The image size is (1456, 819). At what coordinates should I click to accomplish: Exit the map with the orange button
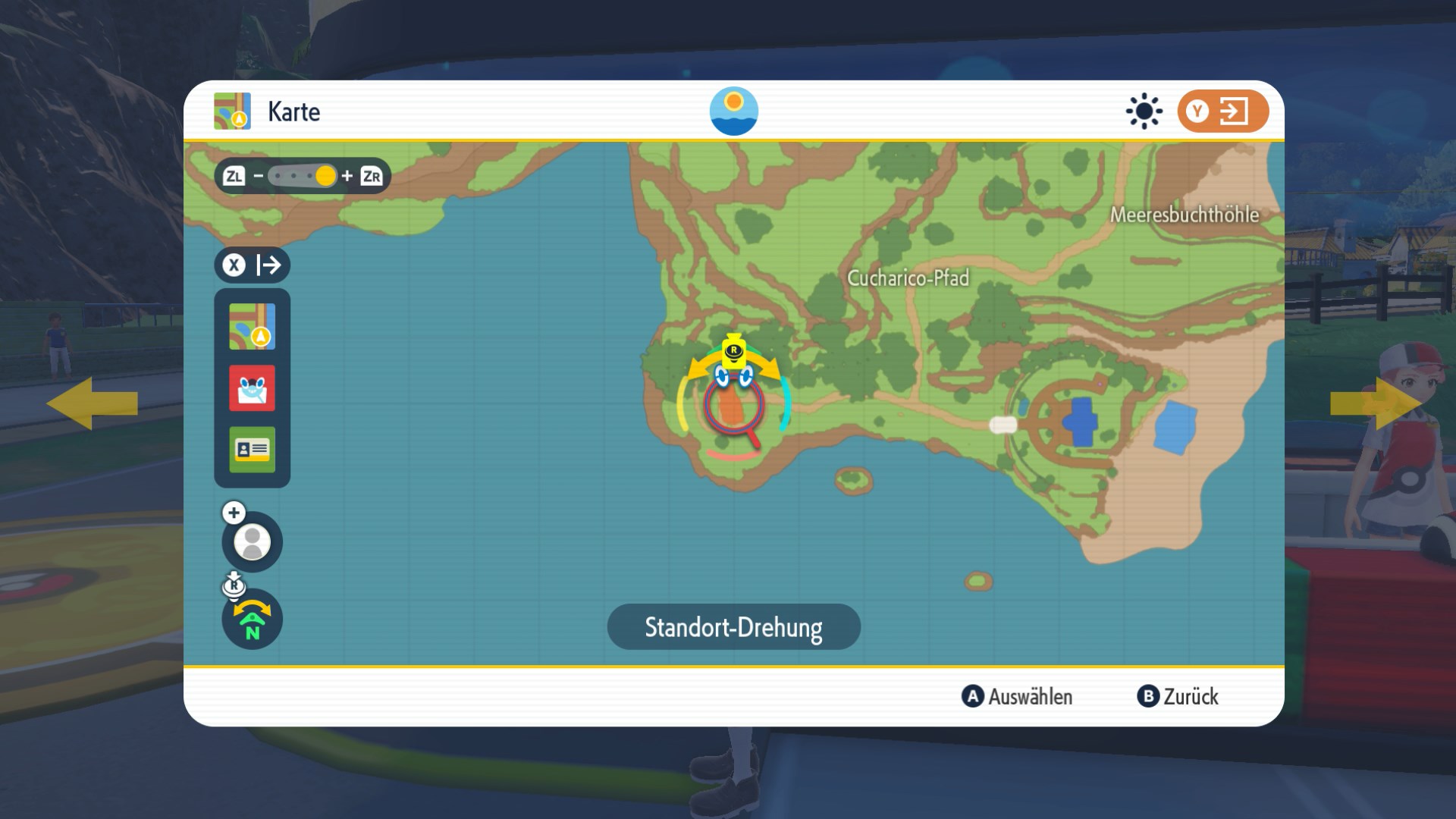[1222, 111]
